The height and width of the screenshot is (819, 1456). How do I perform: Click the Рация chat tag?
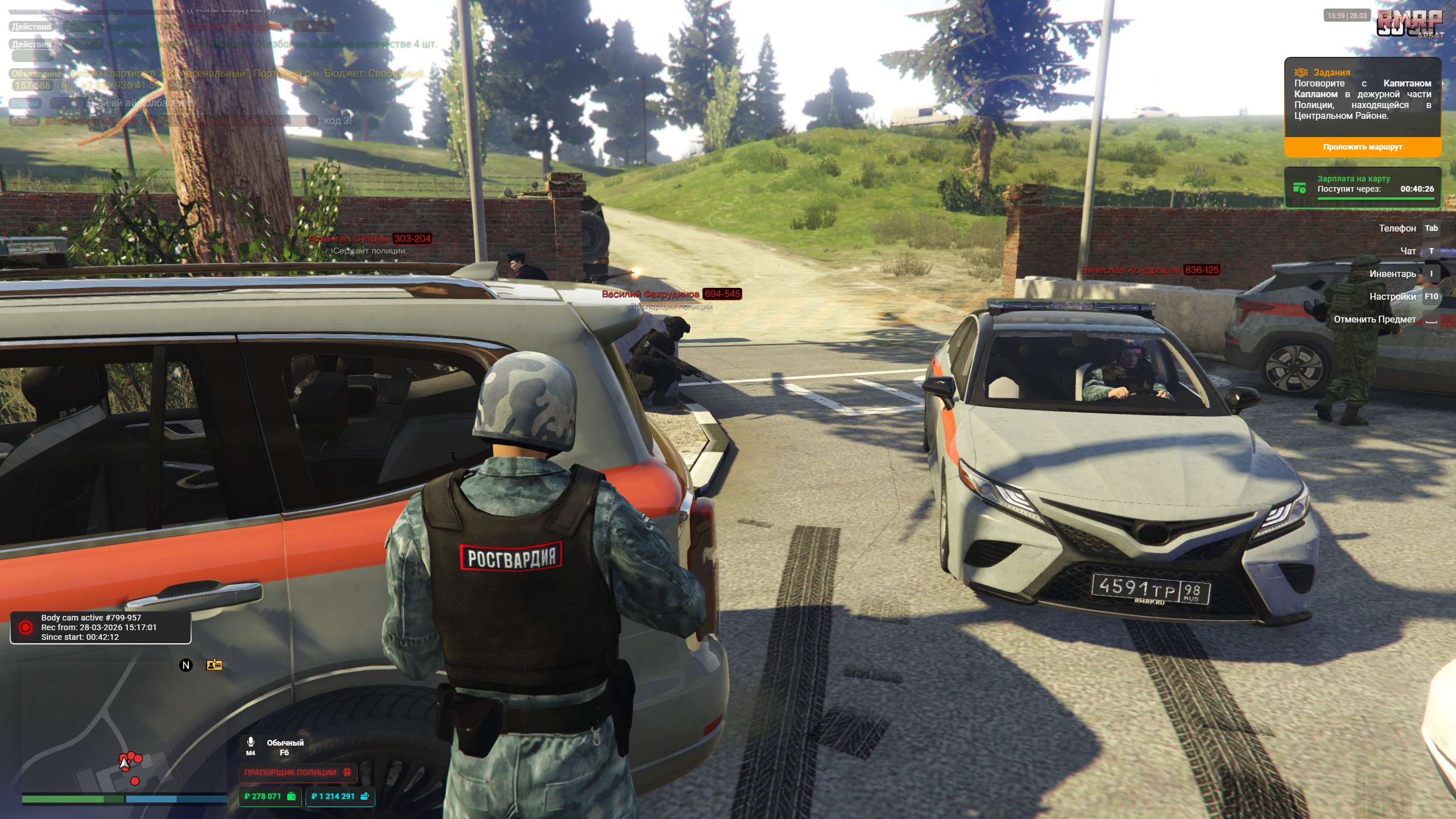pos(24,121)
